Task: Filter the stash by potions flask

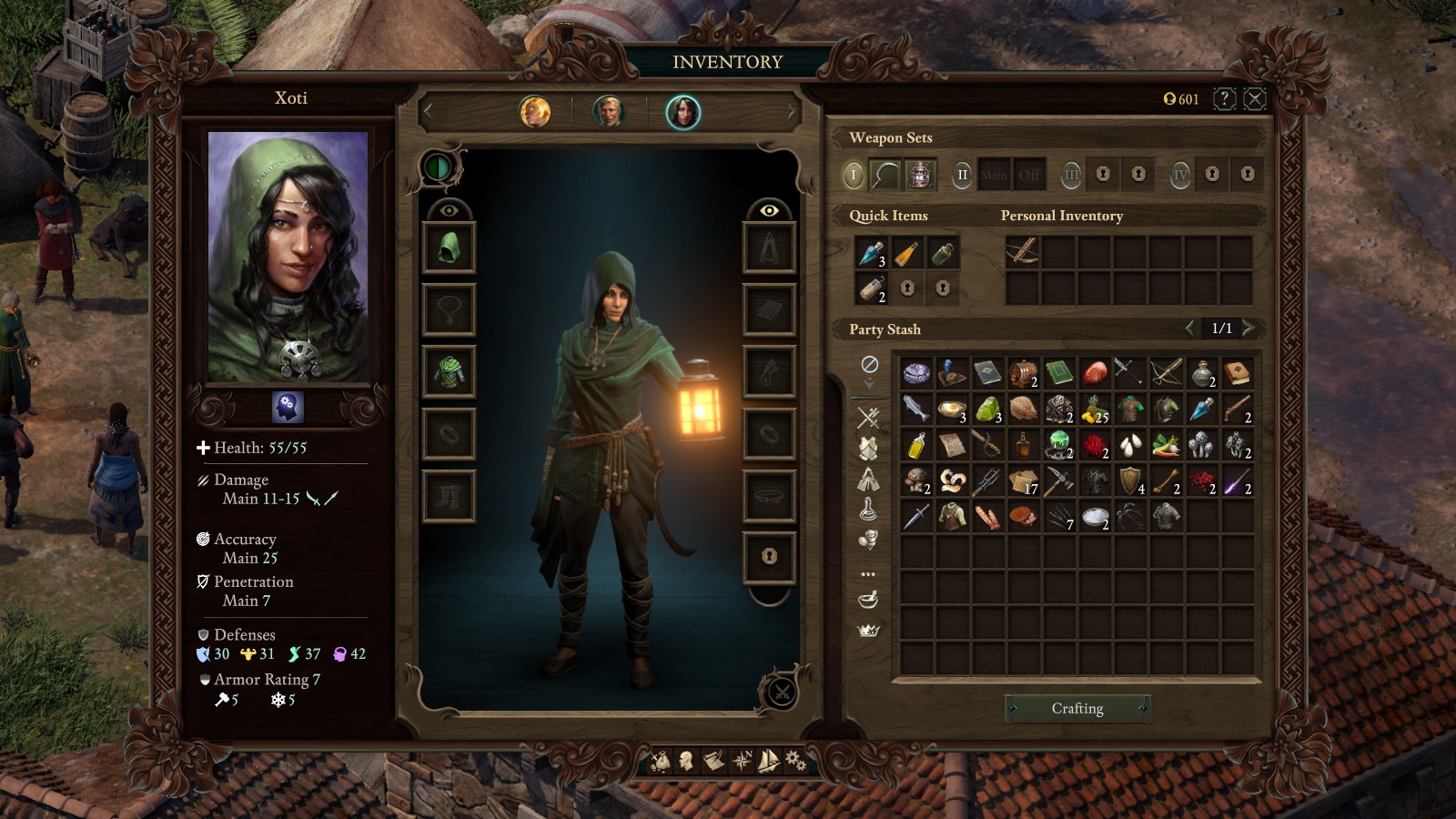Action: [x=868, y=510]
